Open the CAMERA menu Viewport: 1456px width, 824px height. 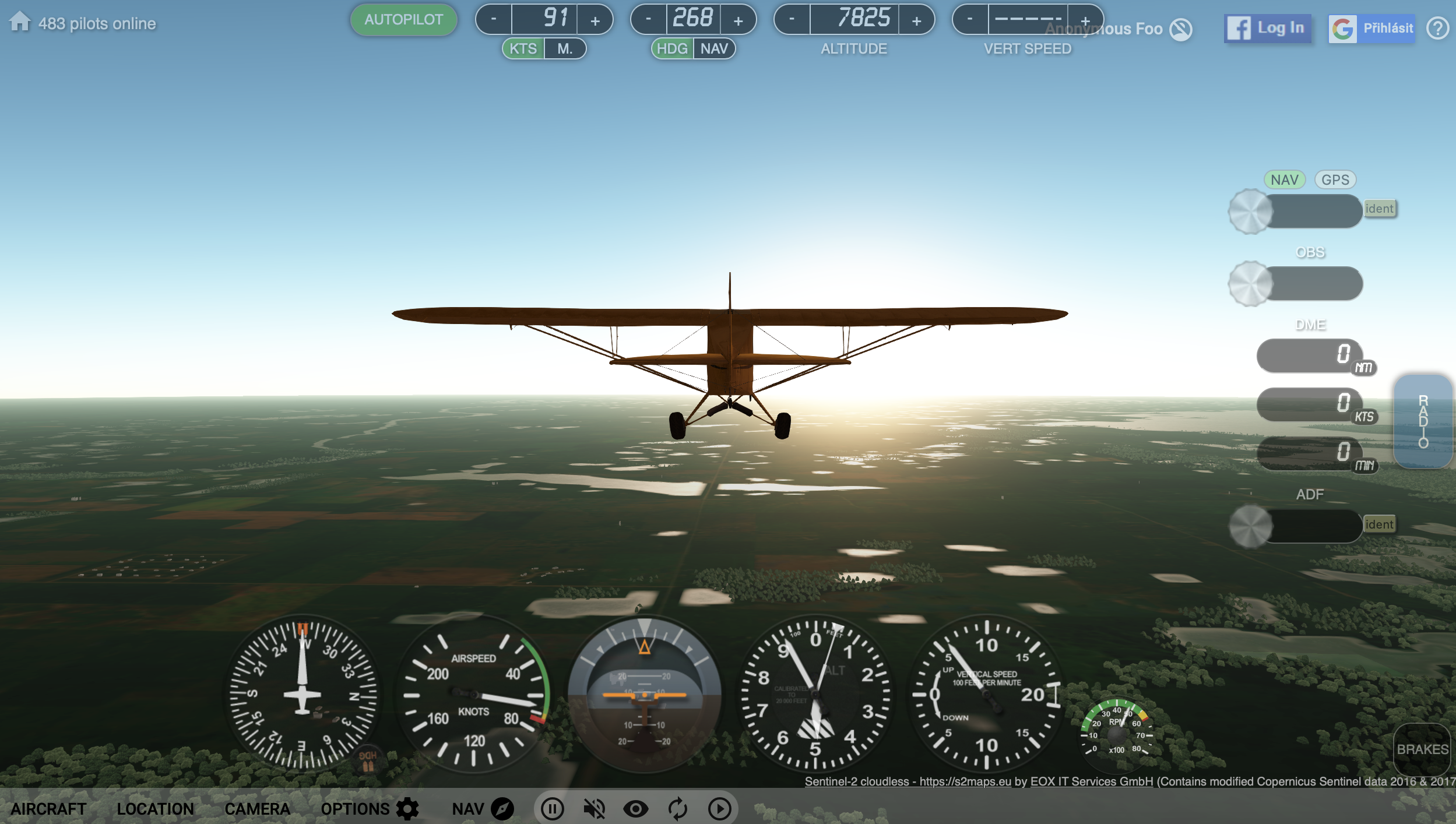(259, 809)
